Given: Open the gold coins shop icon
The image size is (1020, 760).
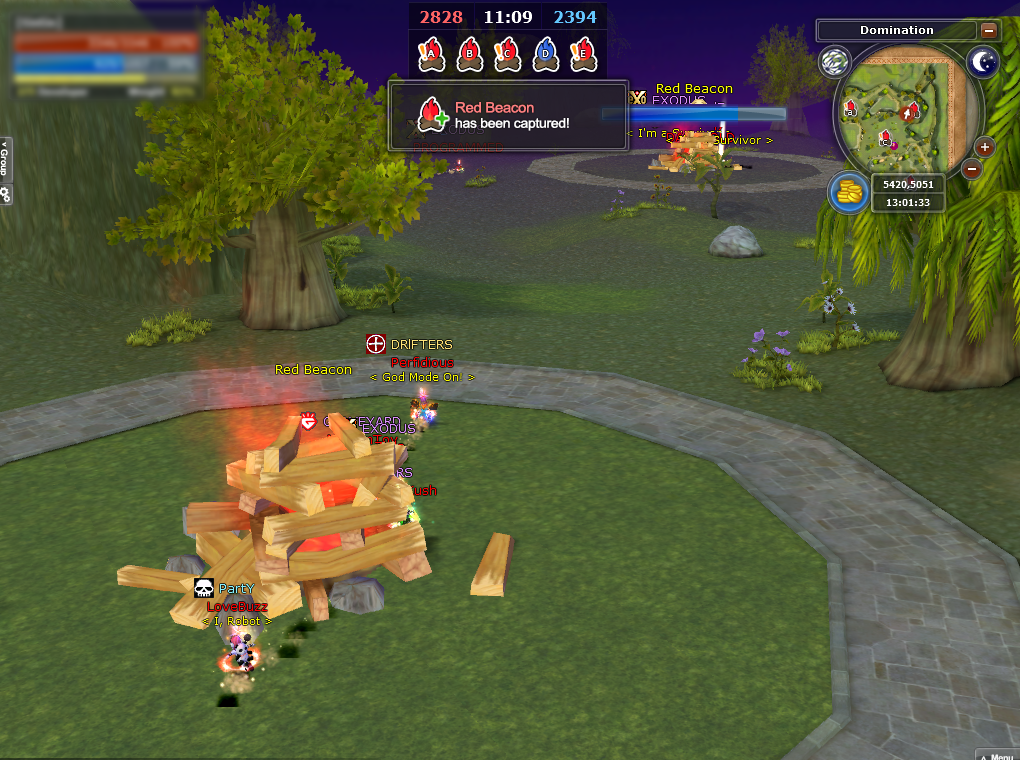Looking at the screenshot, I should [848, 192].
